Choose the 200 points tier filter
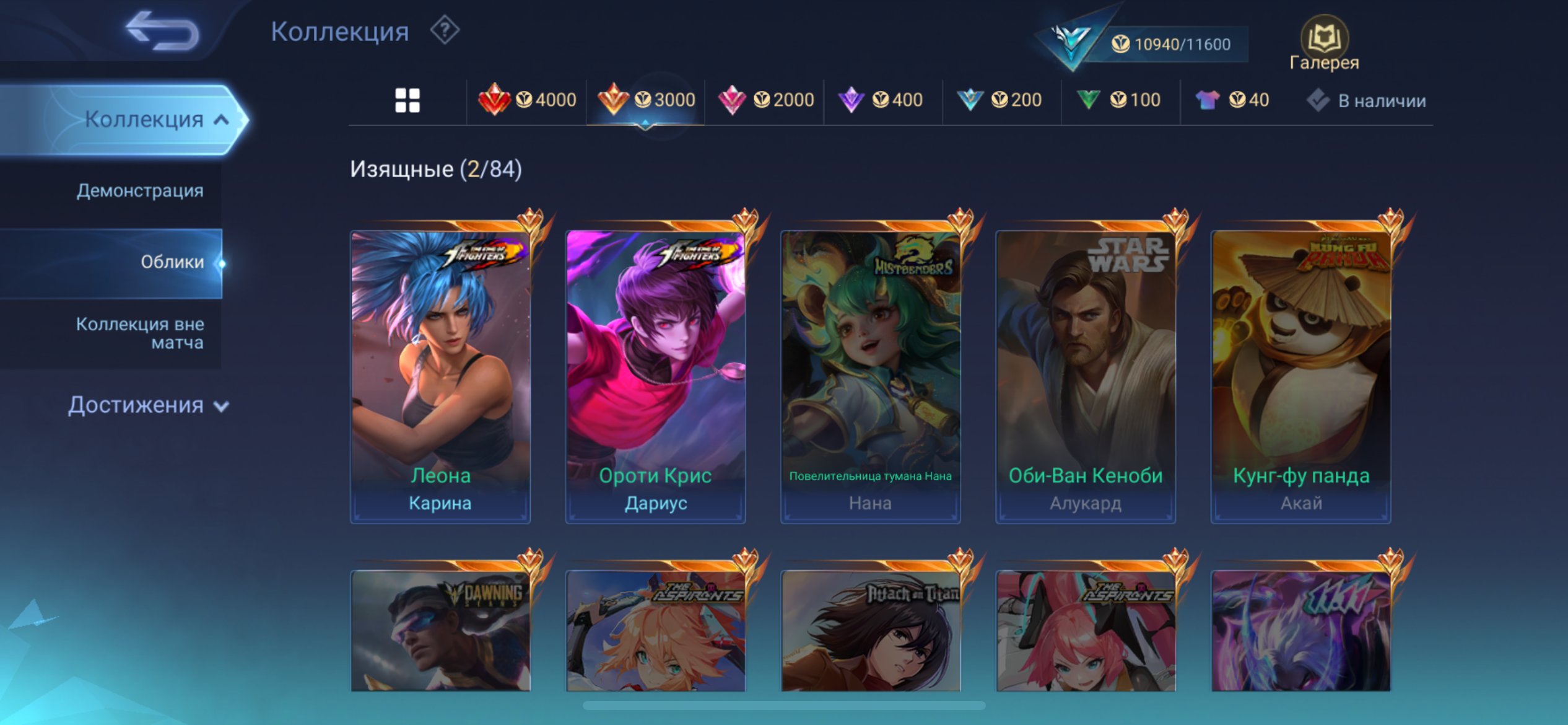1568x725 pixels. pyautogui.click(x=999, y=100)
